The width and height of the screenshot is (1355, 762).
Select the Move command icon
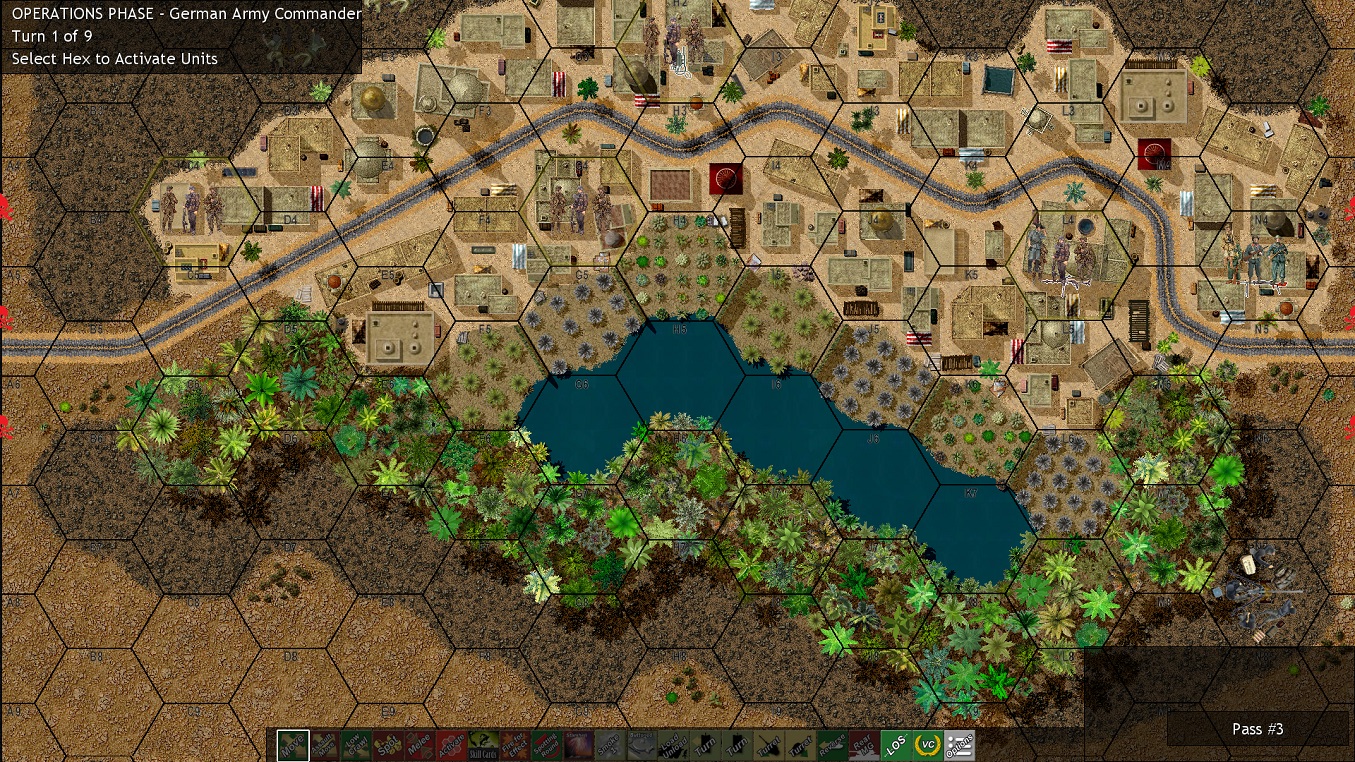pyautogui.click(x=293, y=745)
